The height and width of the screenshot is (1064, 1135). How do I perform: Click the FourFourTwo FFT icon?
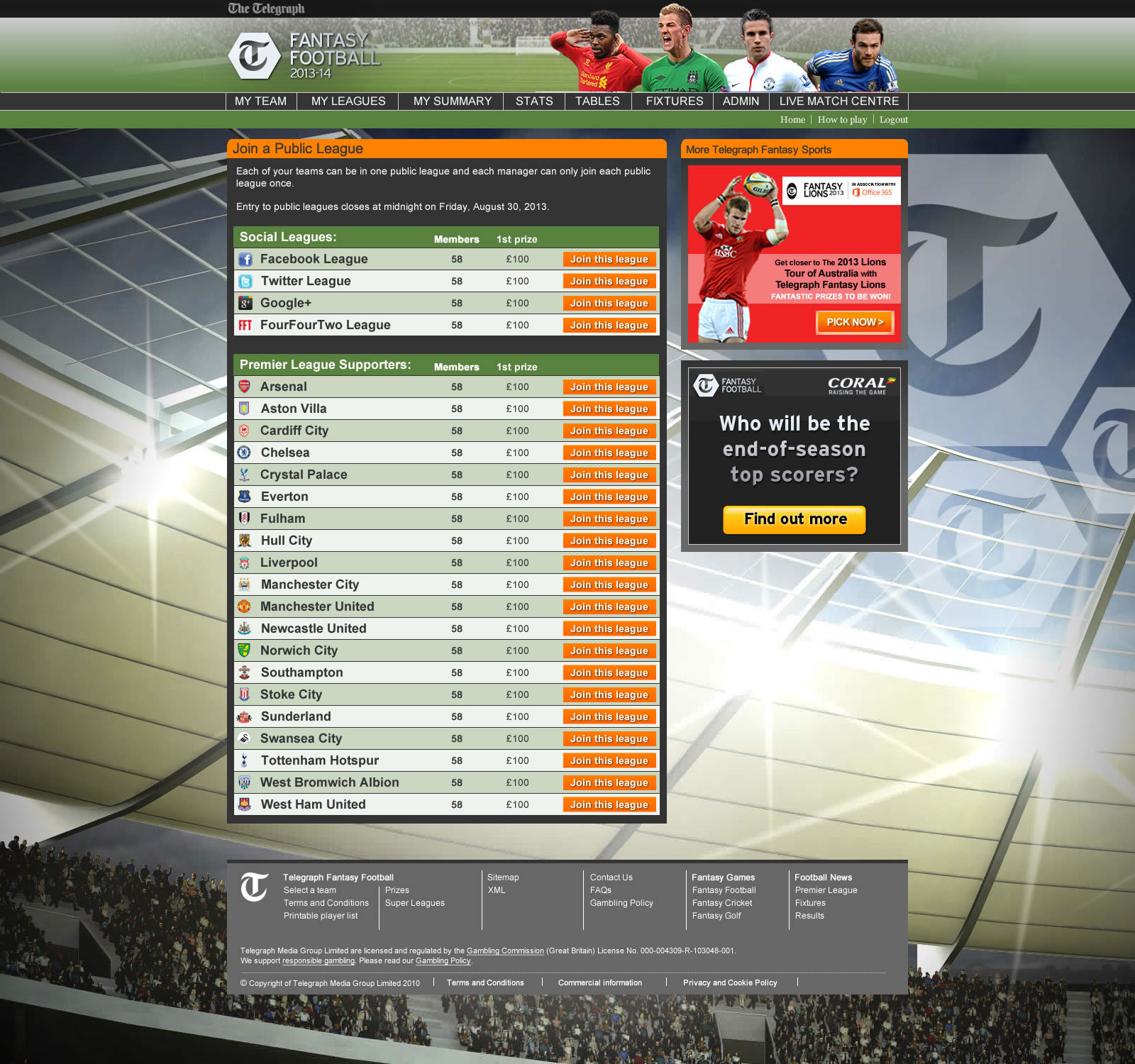click(246, 325)
